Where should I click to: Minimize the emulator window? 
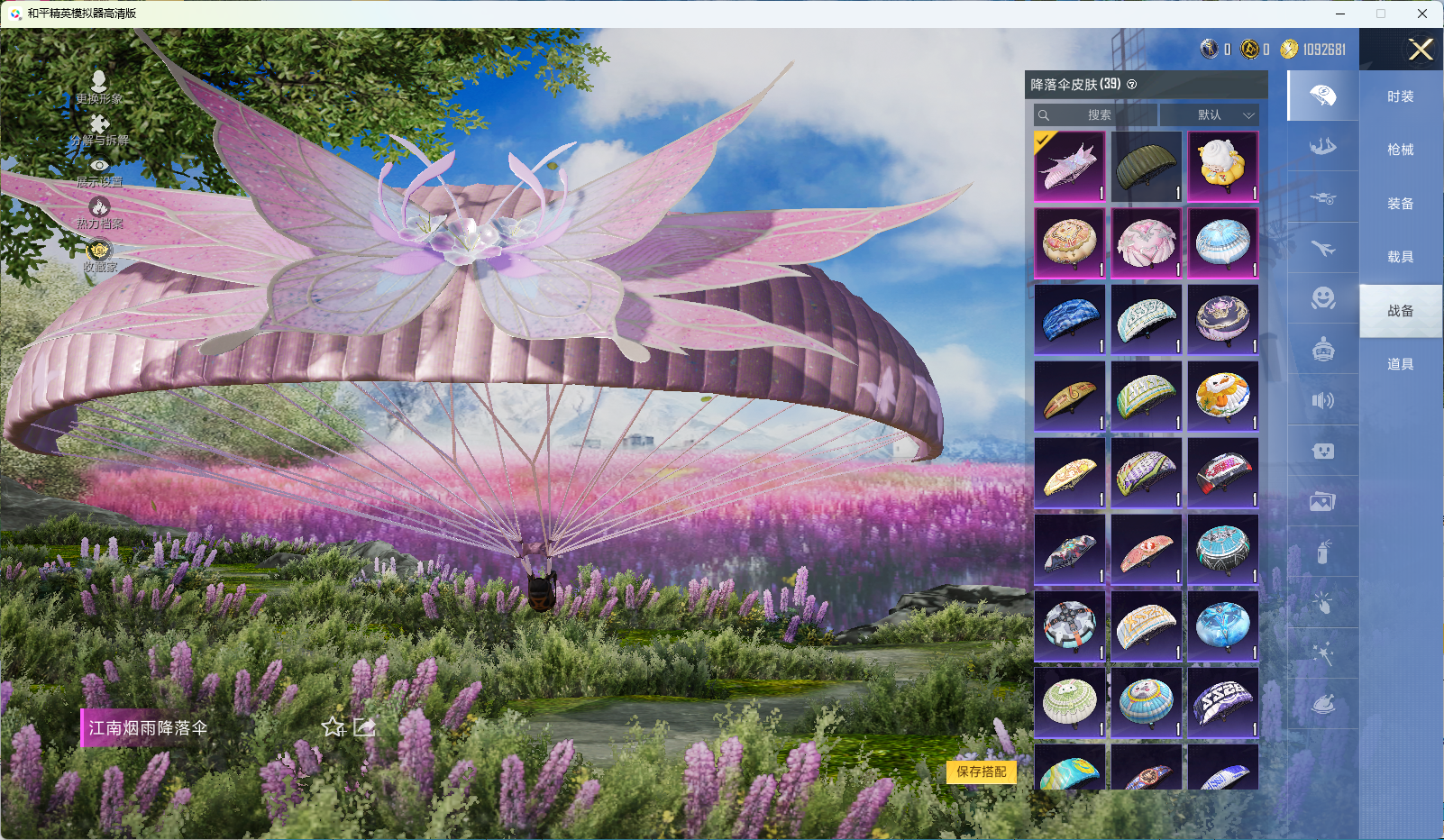pyautogui.click(x=1339, y=14)
